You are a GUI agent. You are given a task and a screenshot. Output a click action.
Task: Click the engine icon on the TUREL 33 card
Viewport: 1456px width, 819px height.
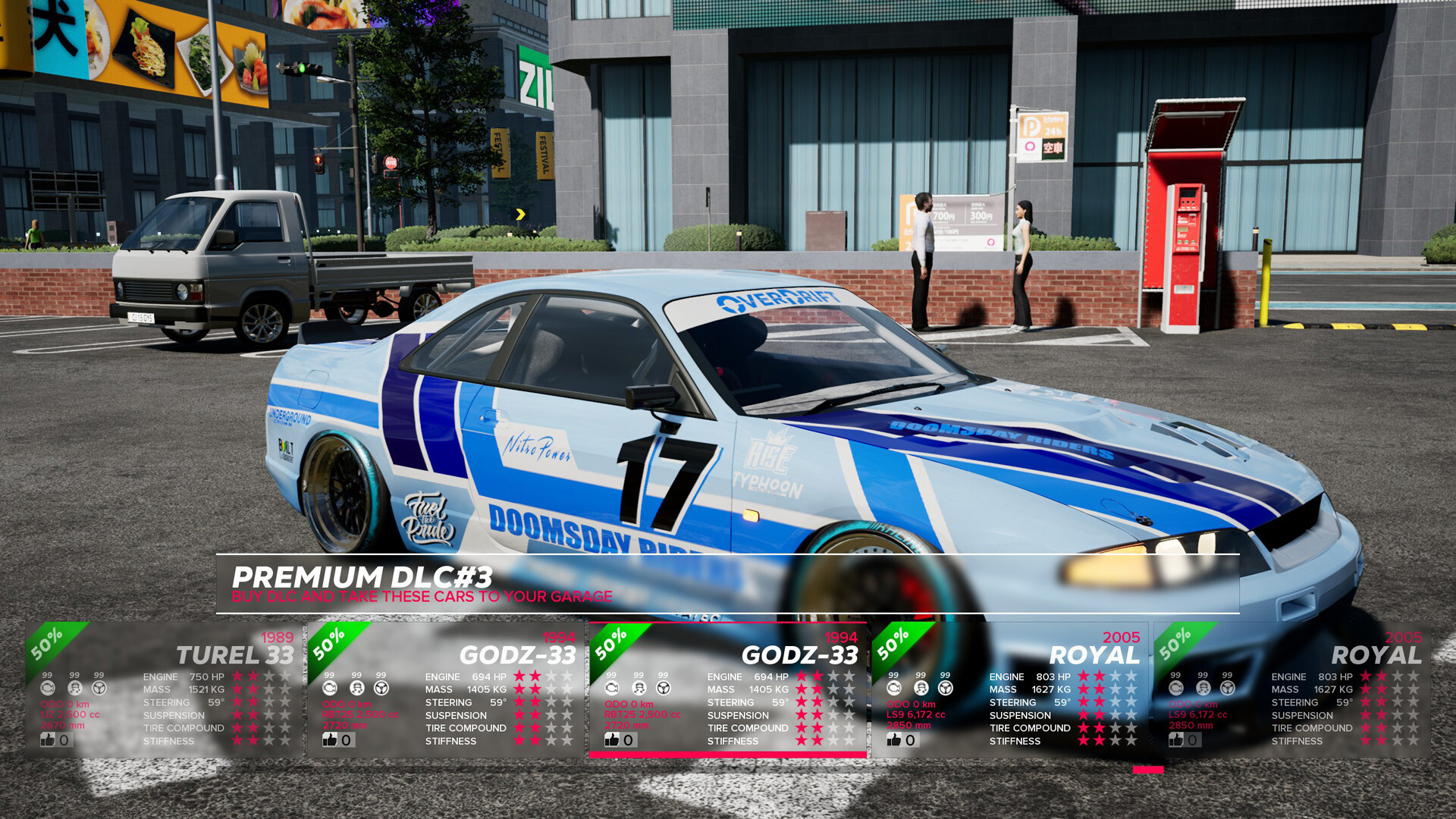[x=49, y=689]
